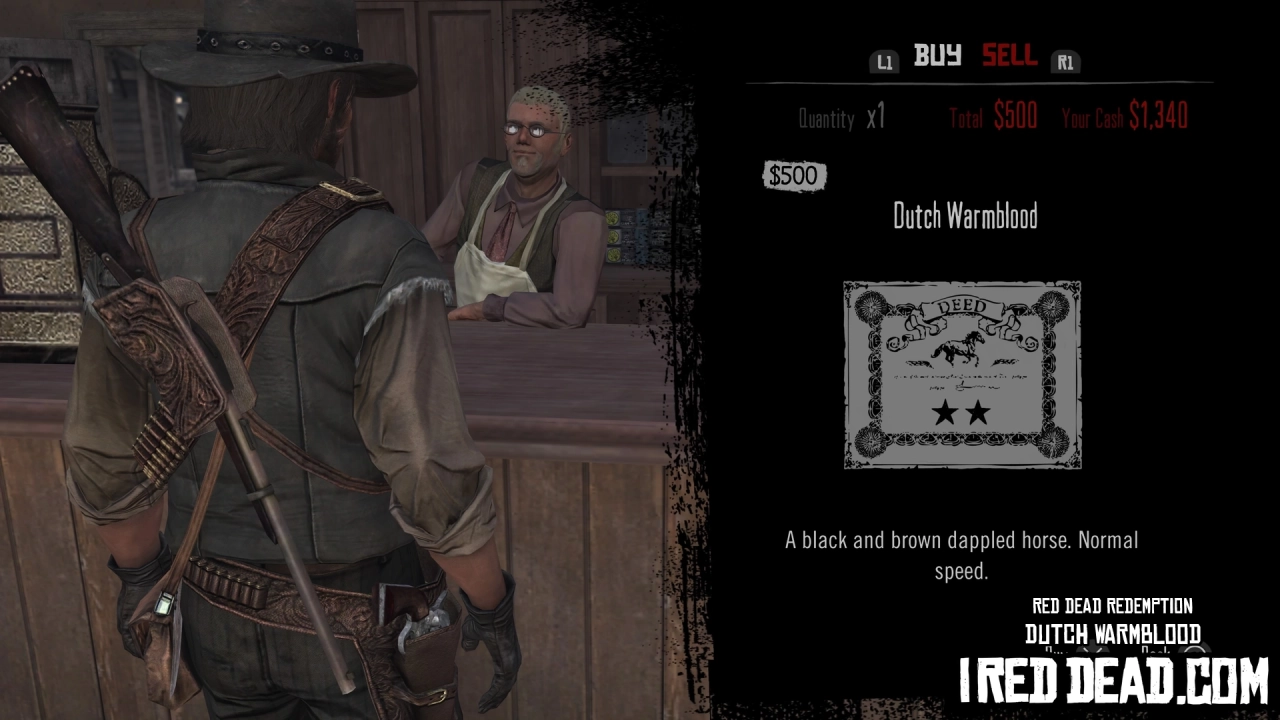The width and height of the screenshot is (1280, 720).
Task: Click the horse description text
Action: click(x=962, y=553)
